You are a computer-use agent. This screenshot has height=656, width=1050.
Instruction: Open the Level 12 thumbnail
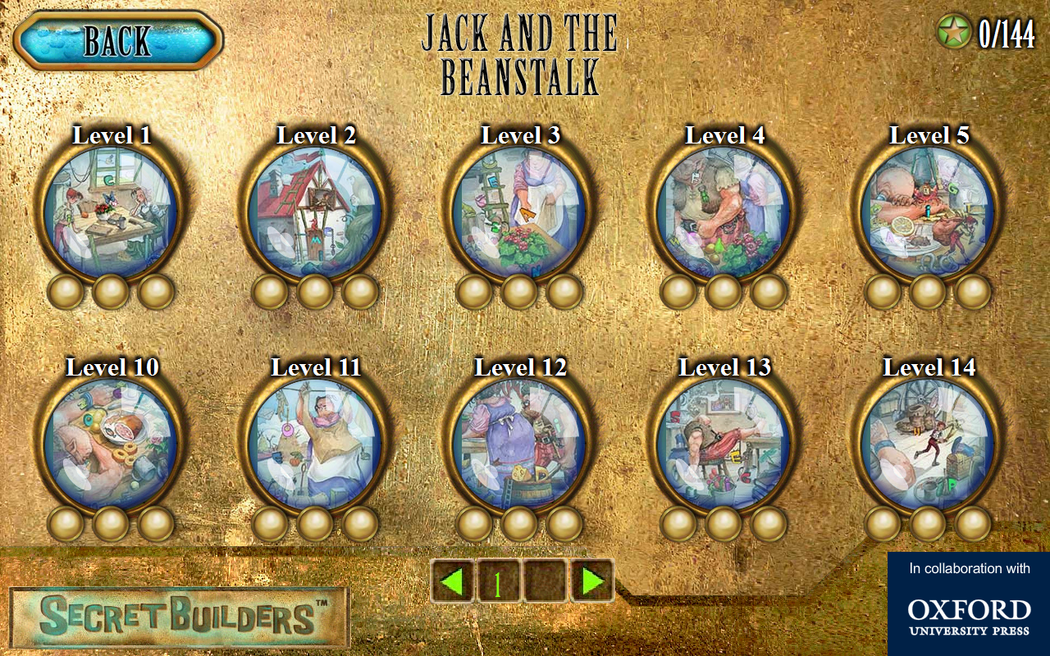[520, 443]
